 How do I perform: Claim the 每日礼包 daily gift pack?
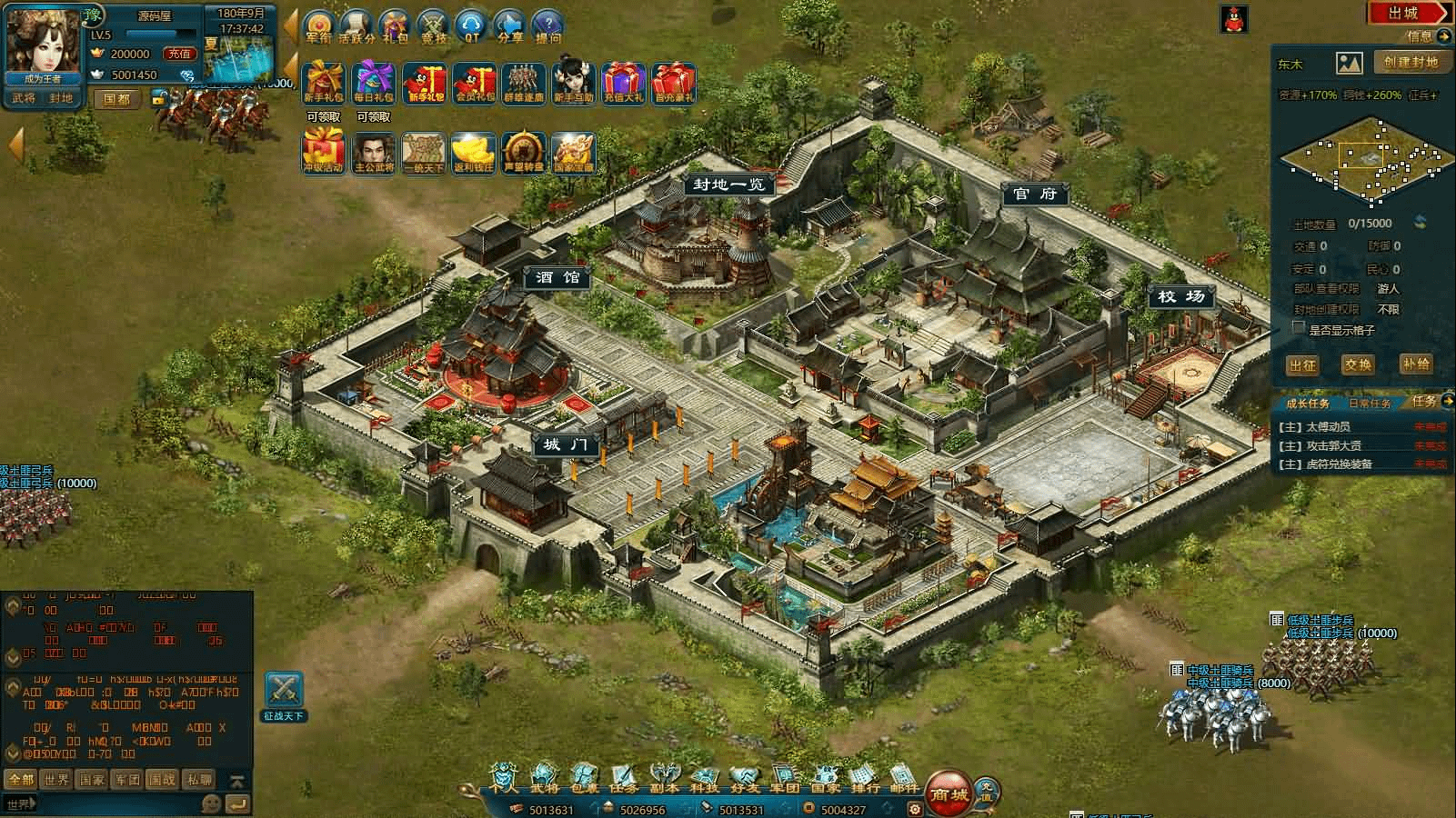pyautogui.click(x=374, y=84)
